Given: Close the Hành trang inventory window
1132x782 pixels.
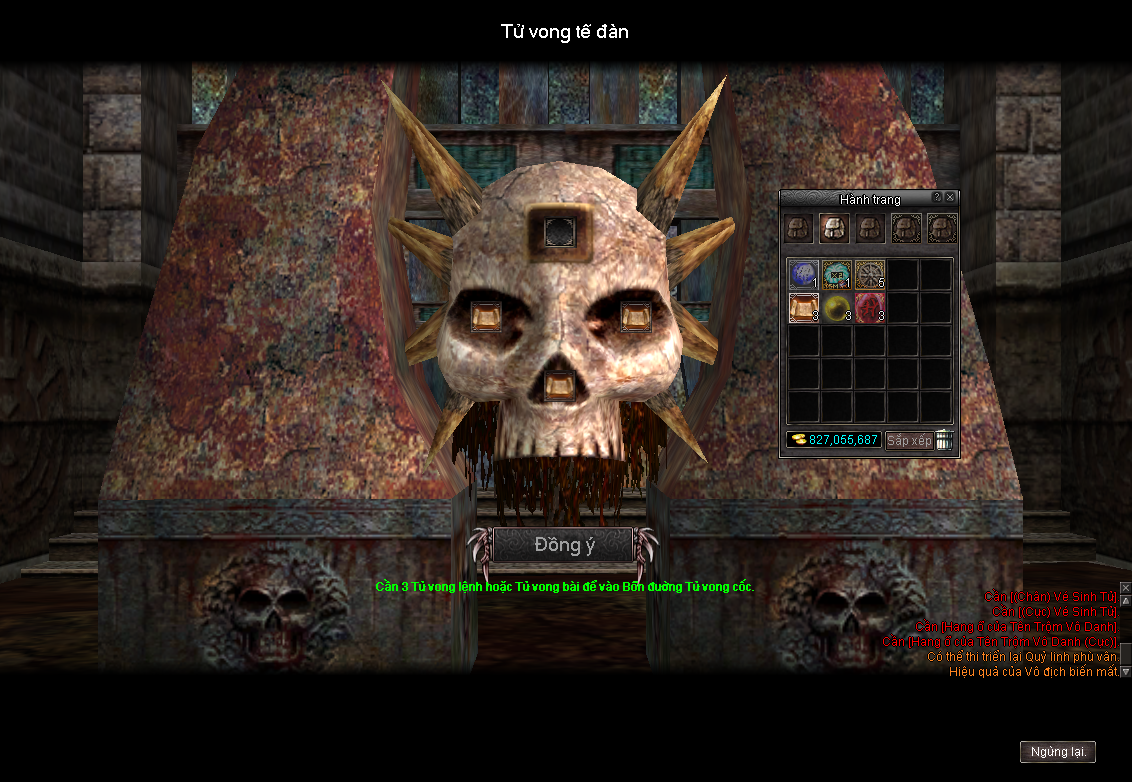Looking at the screenshot, I should (x=950, y=198).
